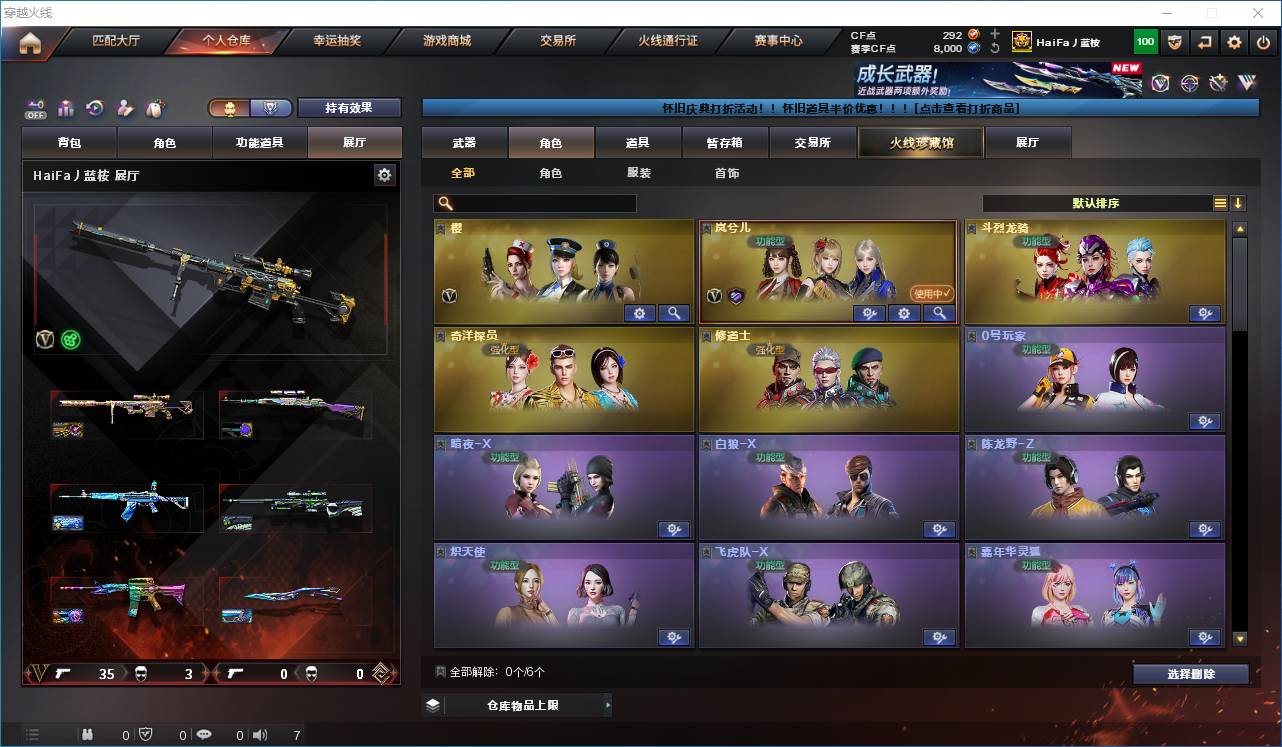
Task: Click the volume speaker control in bottom bar
Action: click(x=260, y=733)
